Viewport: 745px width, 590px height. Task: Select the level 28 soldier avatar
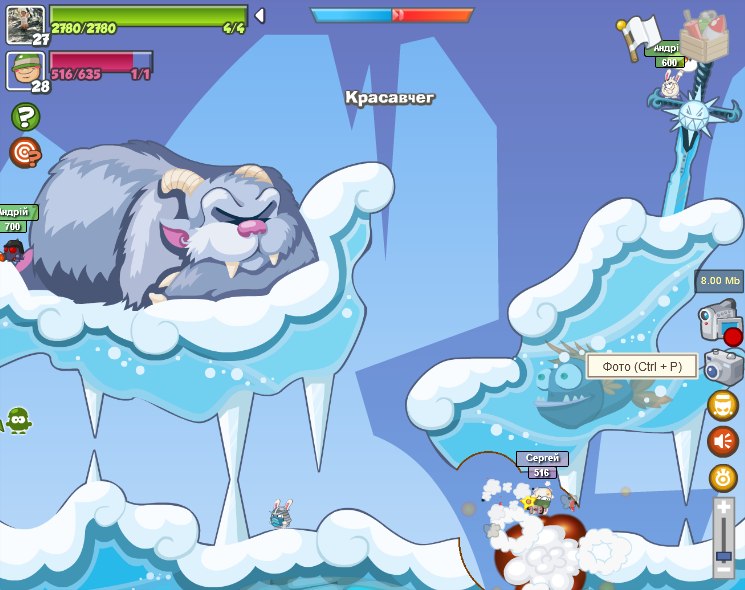[24, 70]
